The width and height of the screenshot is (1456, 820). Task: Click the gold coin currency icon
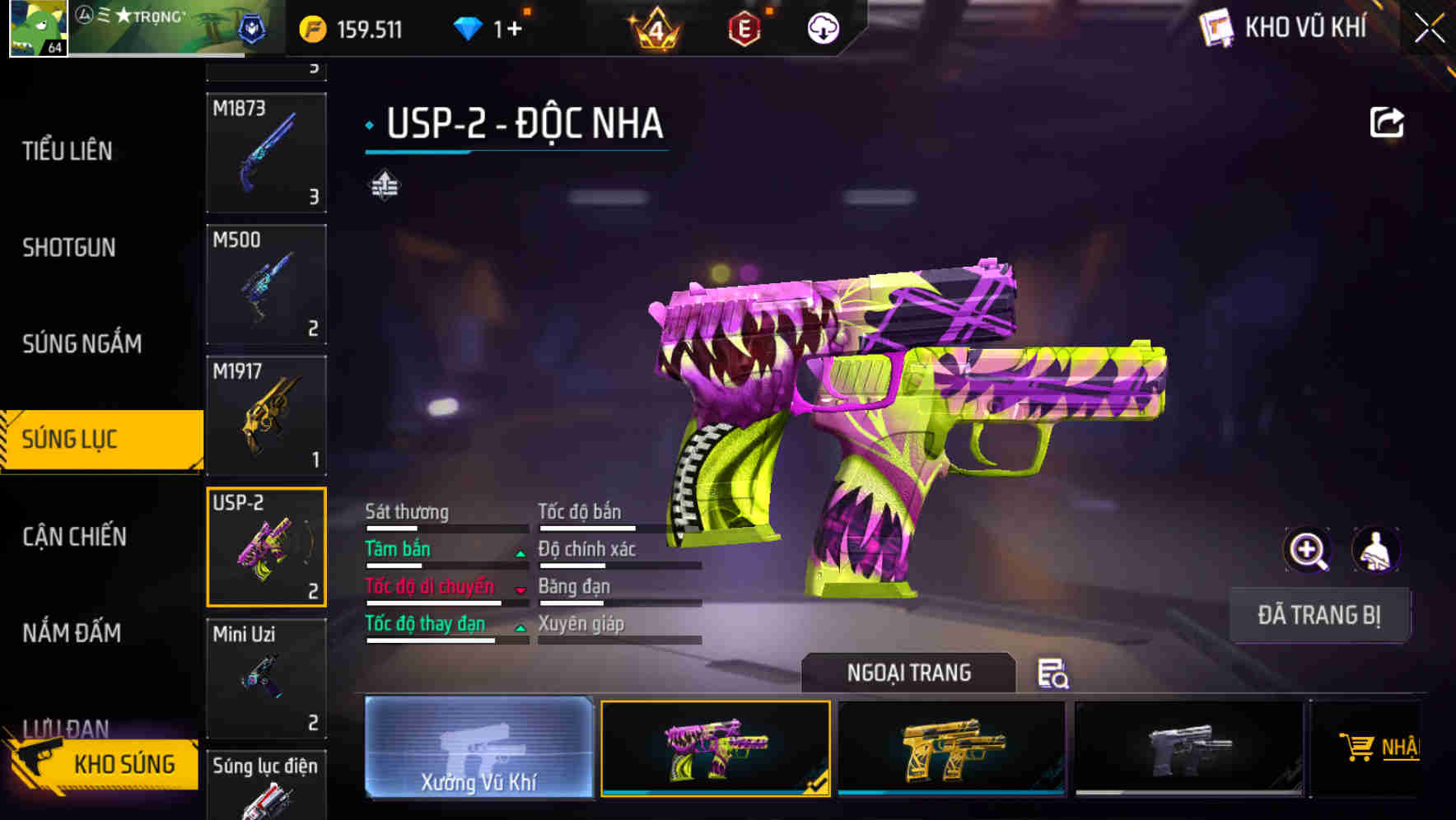click(x=310, y=28)
